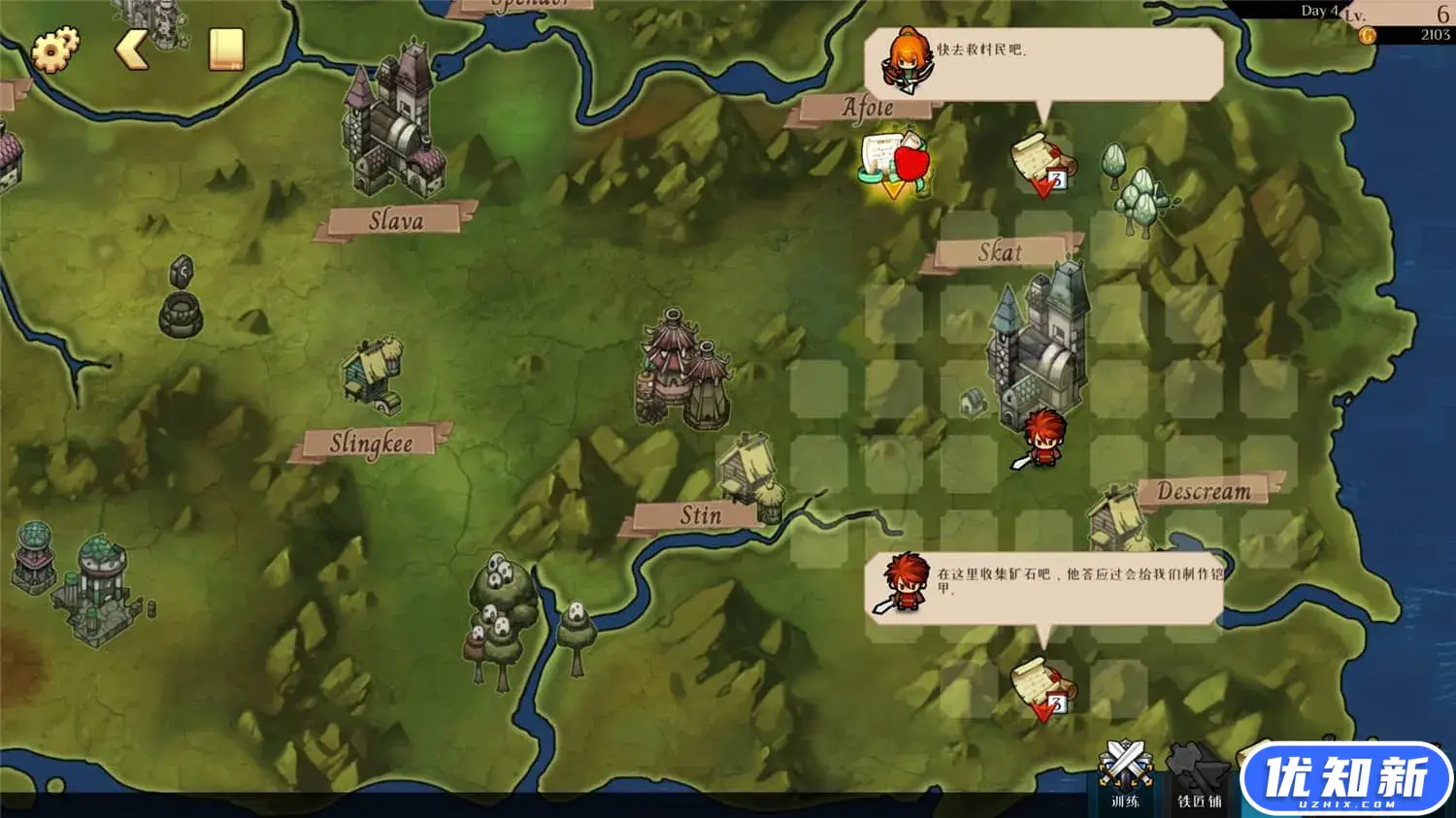Select the Slava town label
The width and height of the screenshot is (1456, 818).
click(396, 221)
